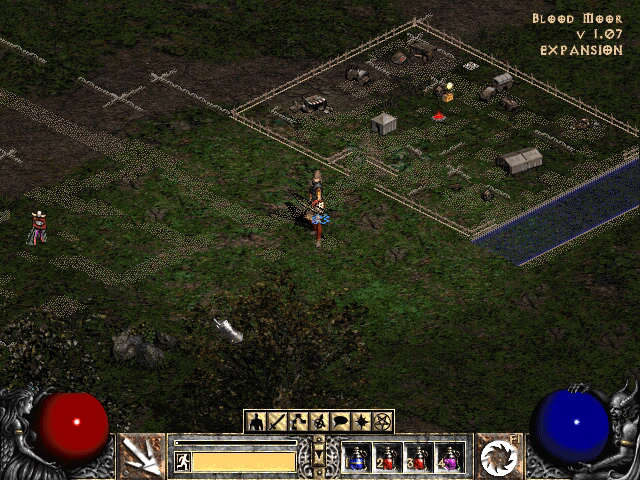Open the inventory using the sword icon
Viewport: 640px width, 480px height.
click(277, 421)
